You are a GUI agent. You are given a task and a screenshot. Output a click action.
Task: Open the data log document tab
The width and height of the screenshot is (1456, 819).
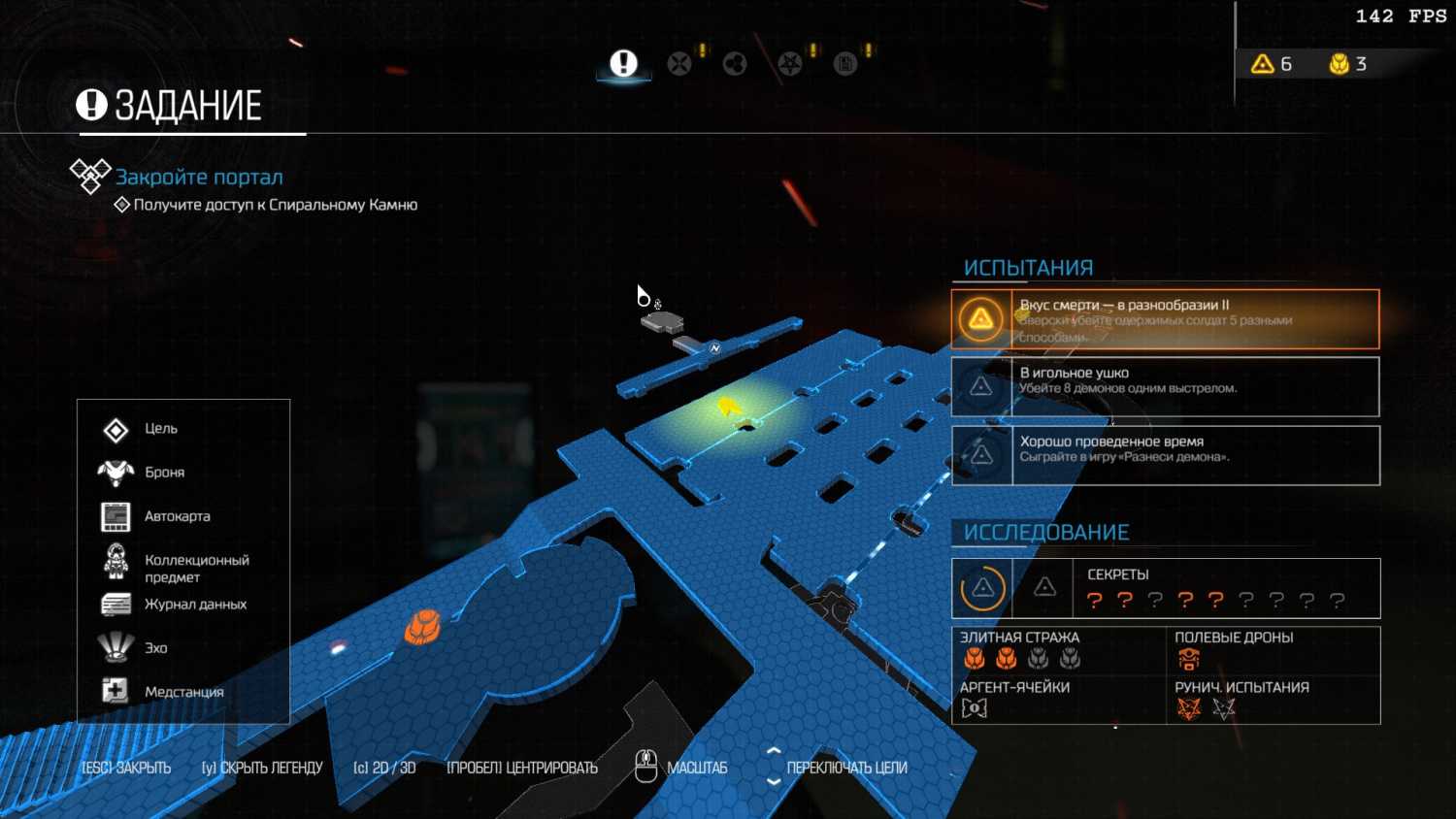845,64
